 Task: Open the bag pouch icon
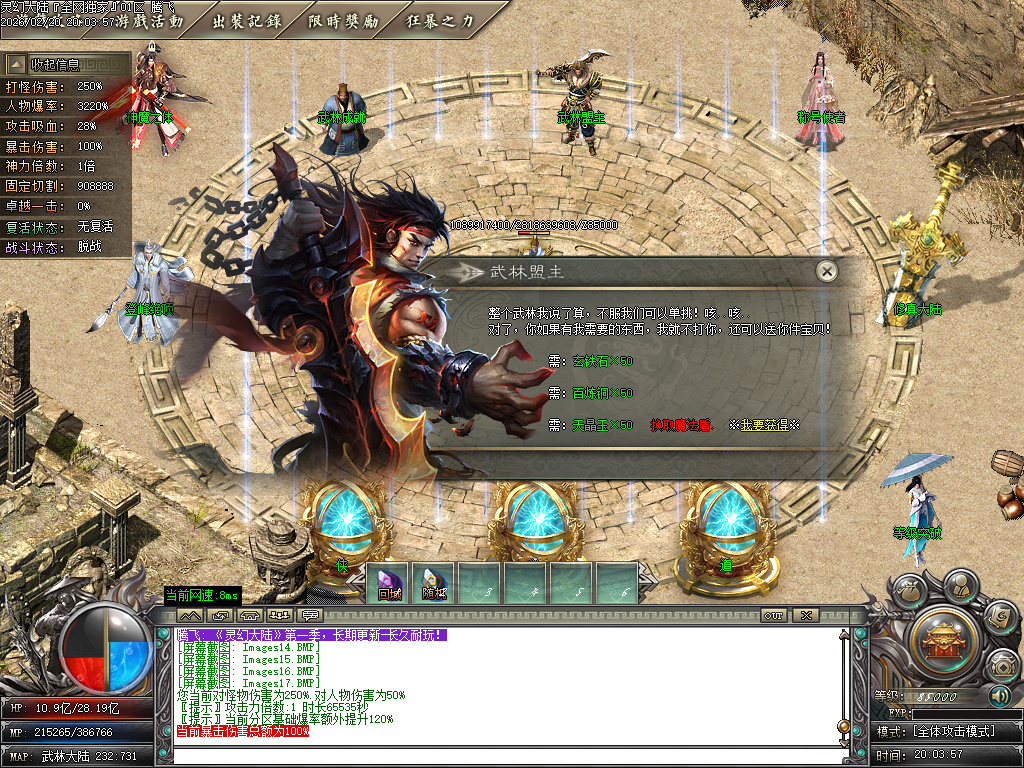click(911, 592)
